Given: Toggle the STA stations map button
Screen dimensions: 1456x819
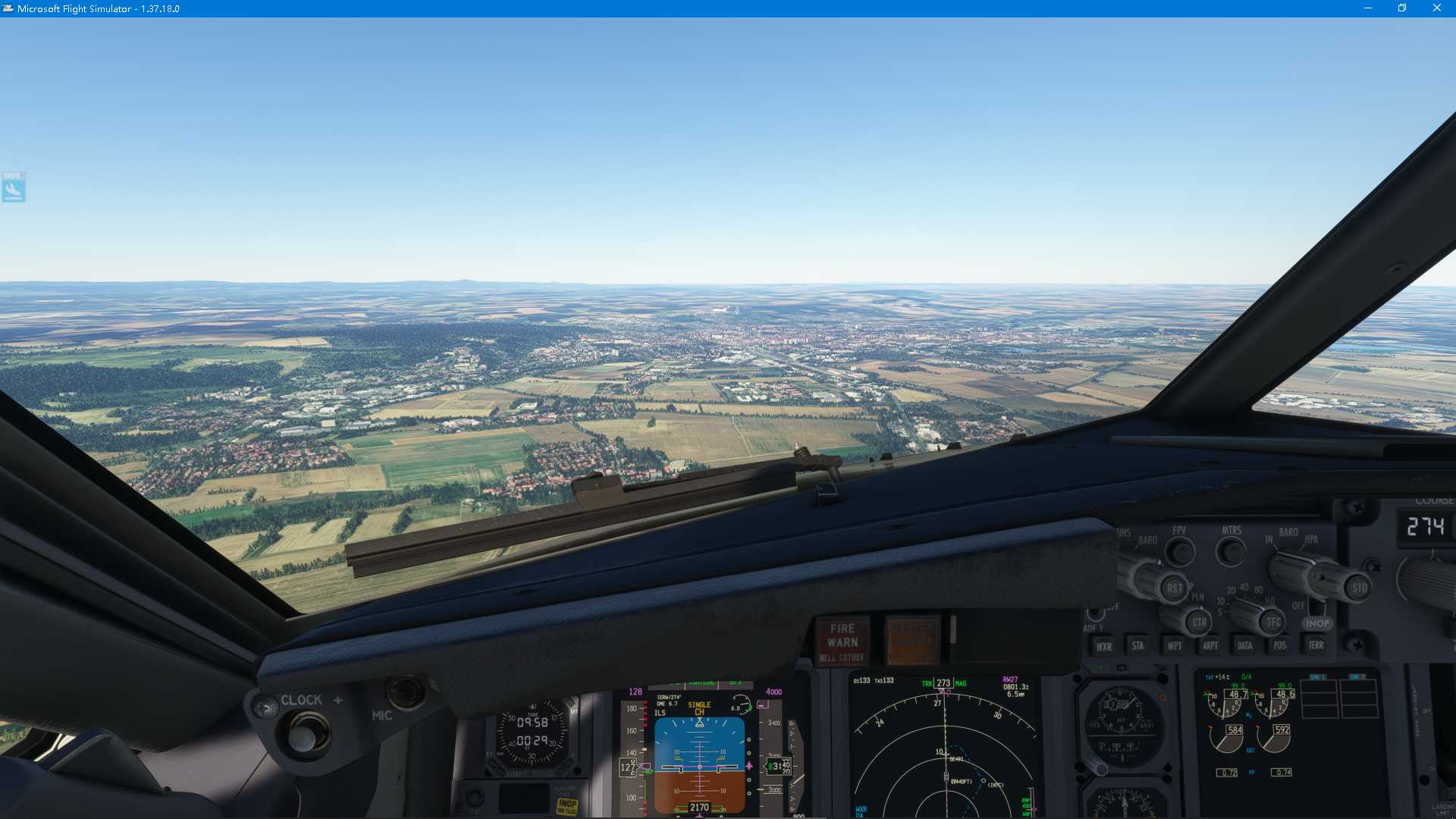Looking at the screenshot, I should pyautogui.click(x=1137, y=645).
